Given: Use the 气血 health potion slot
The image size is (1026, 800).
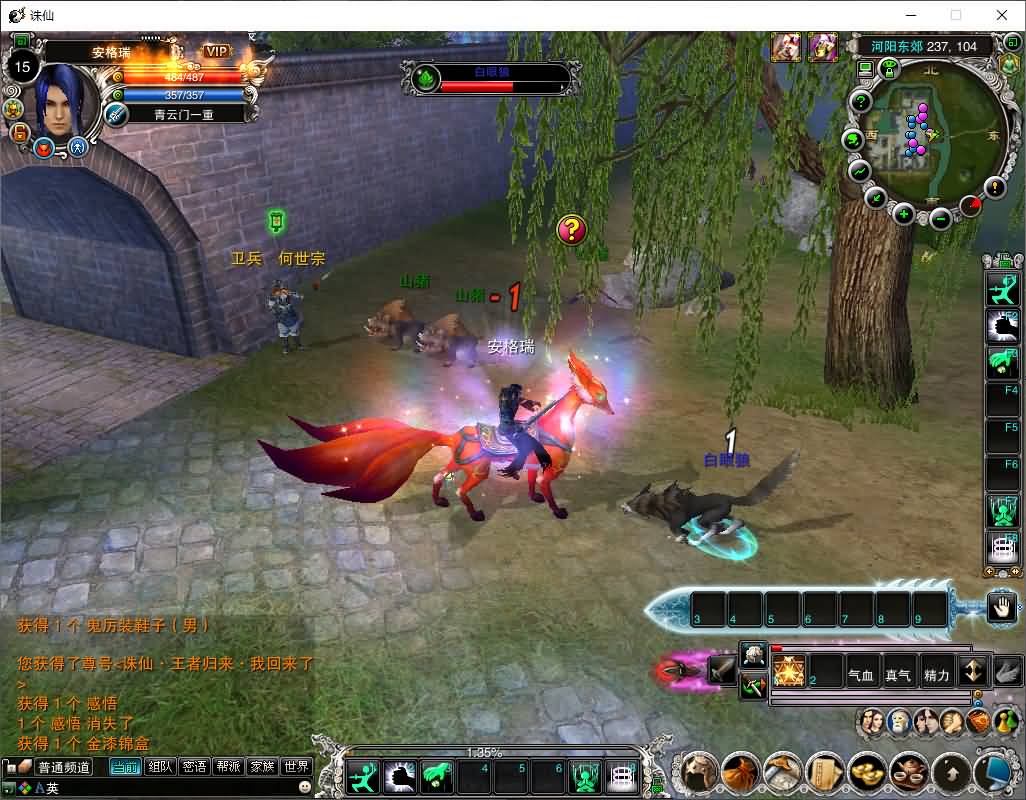Looking at the screenshot, I should 861,675.
